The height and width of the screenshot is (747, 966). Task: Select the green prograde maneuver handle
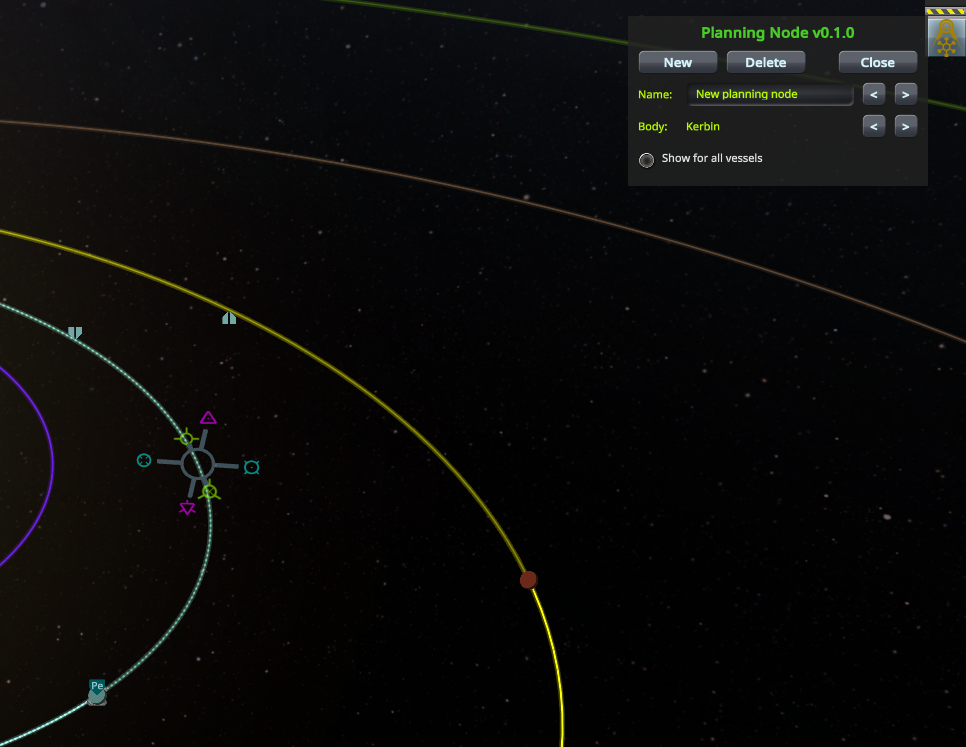tap(186, 437)
